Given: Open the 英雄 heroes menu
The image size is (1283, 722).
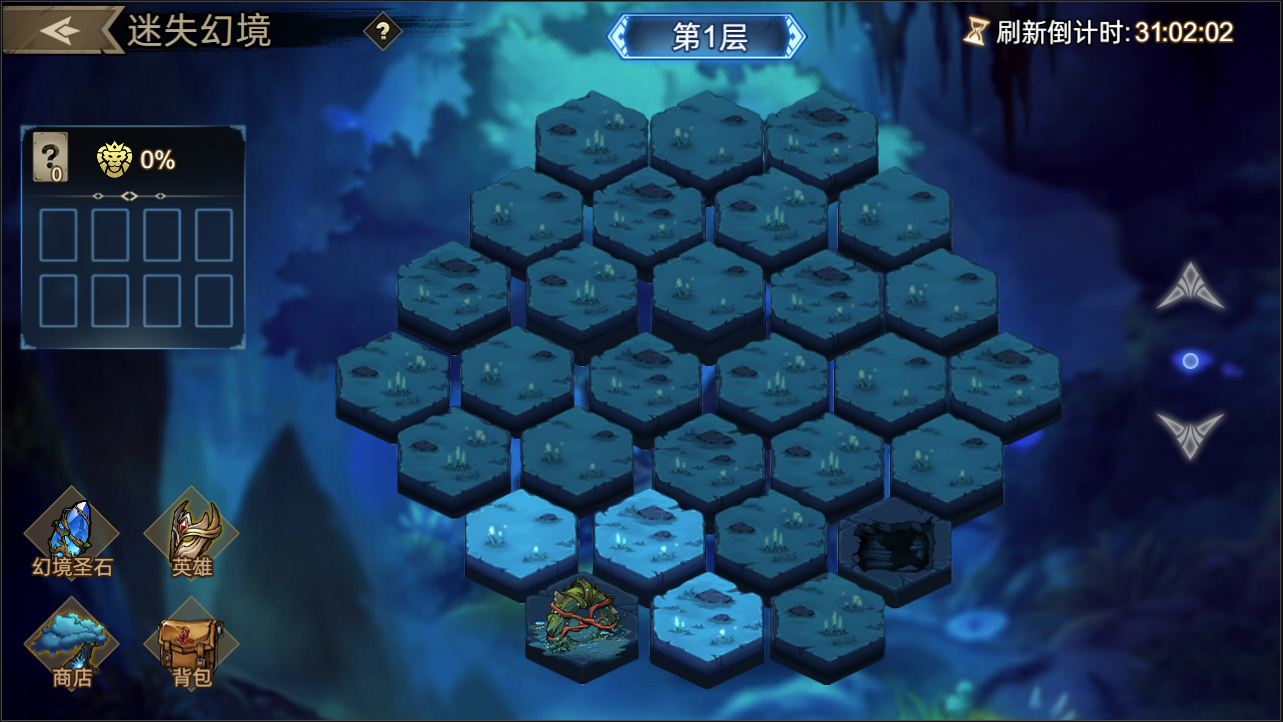Looking at the screenshot, I should [191, 537].
